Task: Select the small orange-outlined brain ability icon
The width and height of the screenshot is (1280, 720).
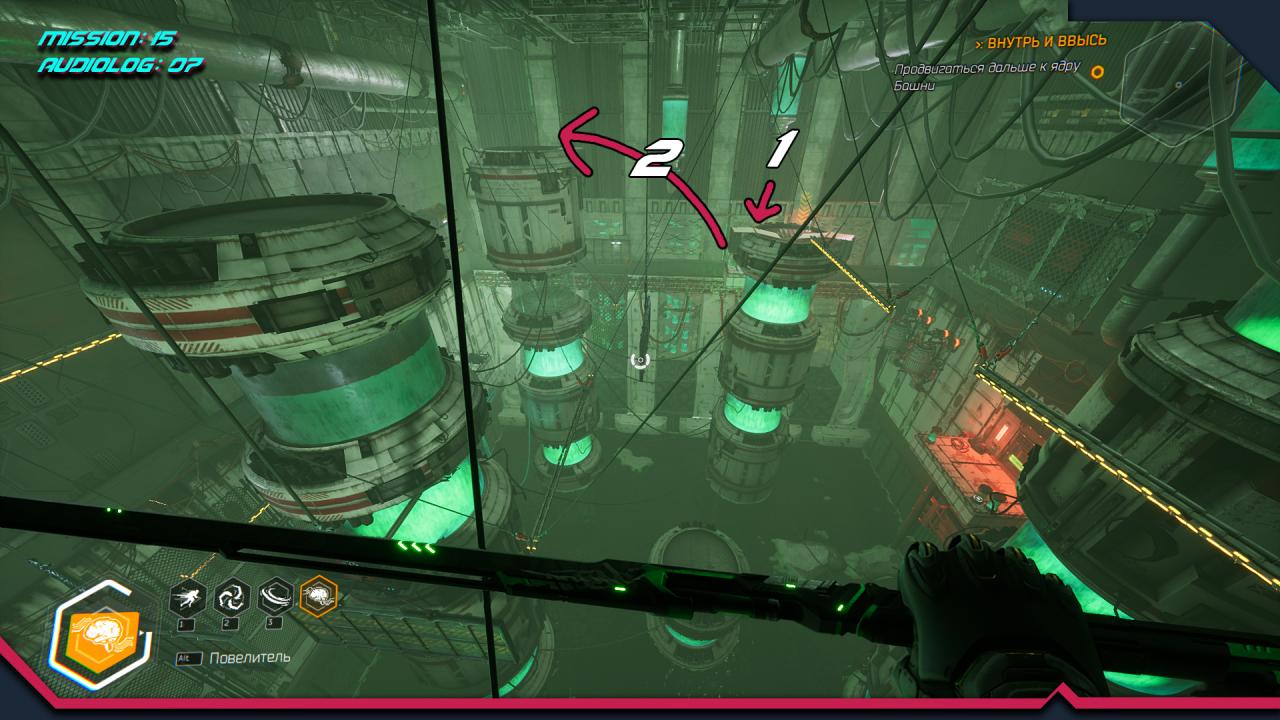Action: pos(320,597)
